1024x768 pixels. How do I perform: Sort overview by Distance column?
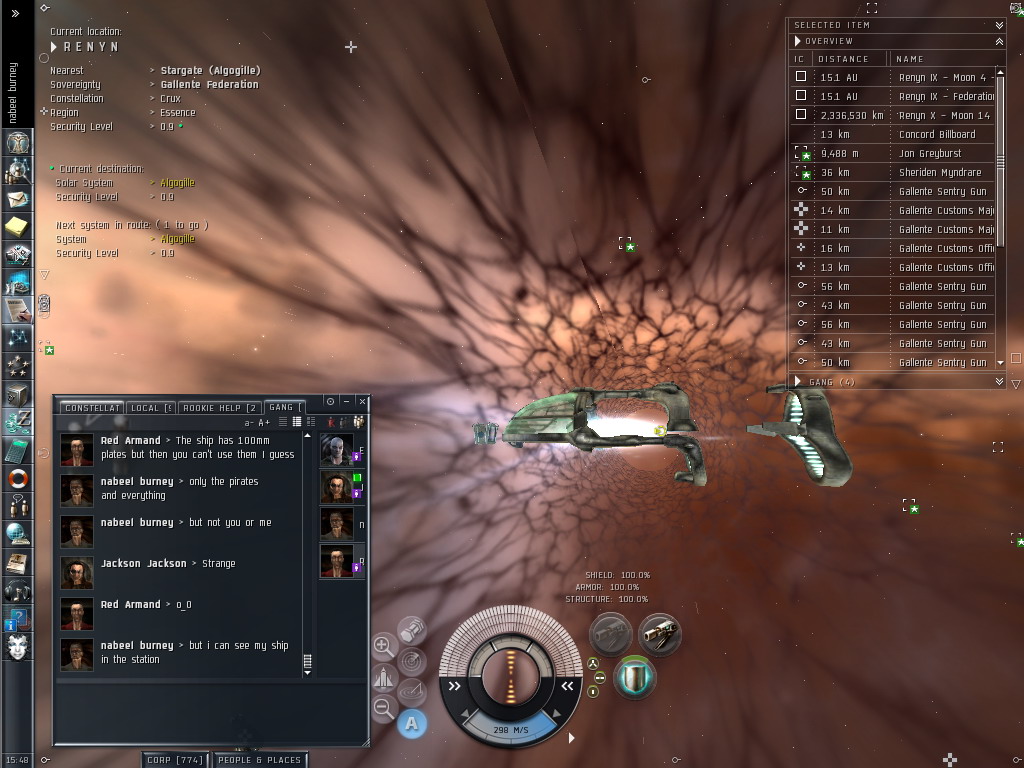(845, 59)
